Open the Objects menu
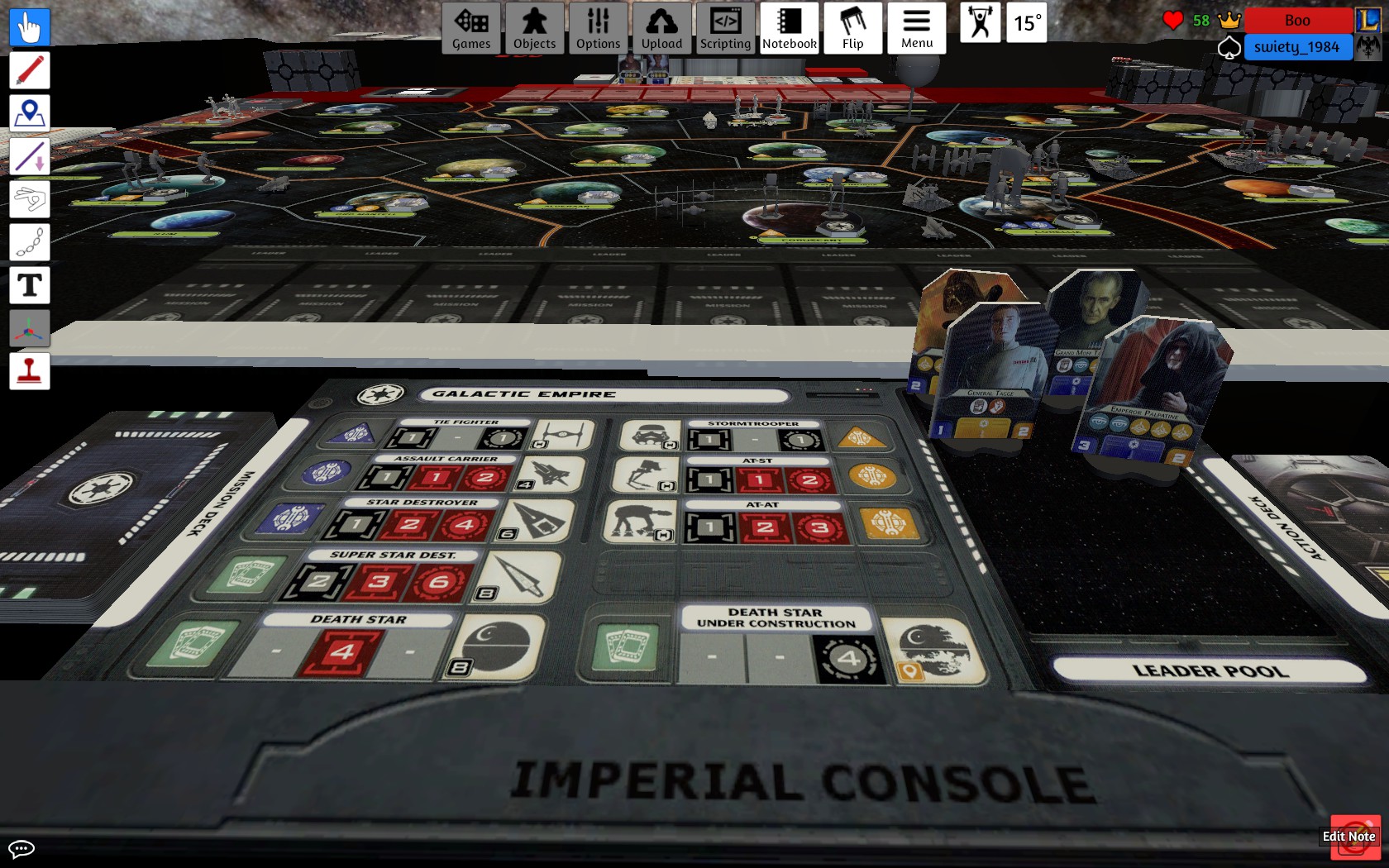The height and width of the screenshot is (868, 1389). point(534,28)
